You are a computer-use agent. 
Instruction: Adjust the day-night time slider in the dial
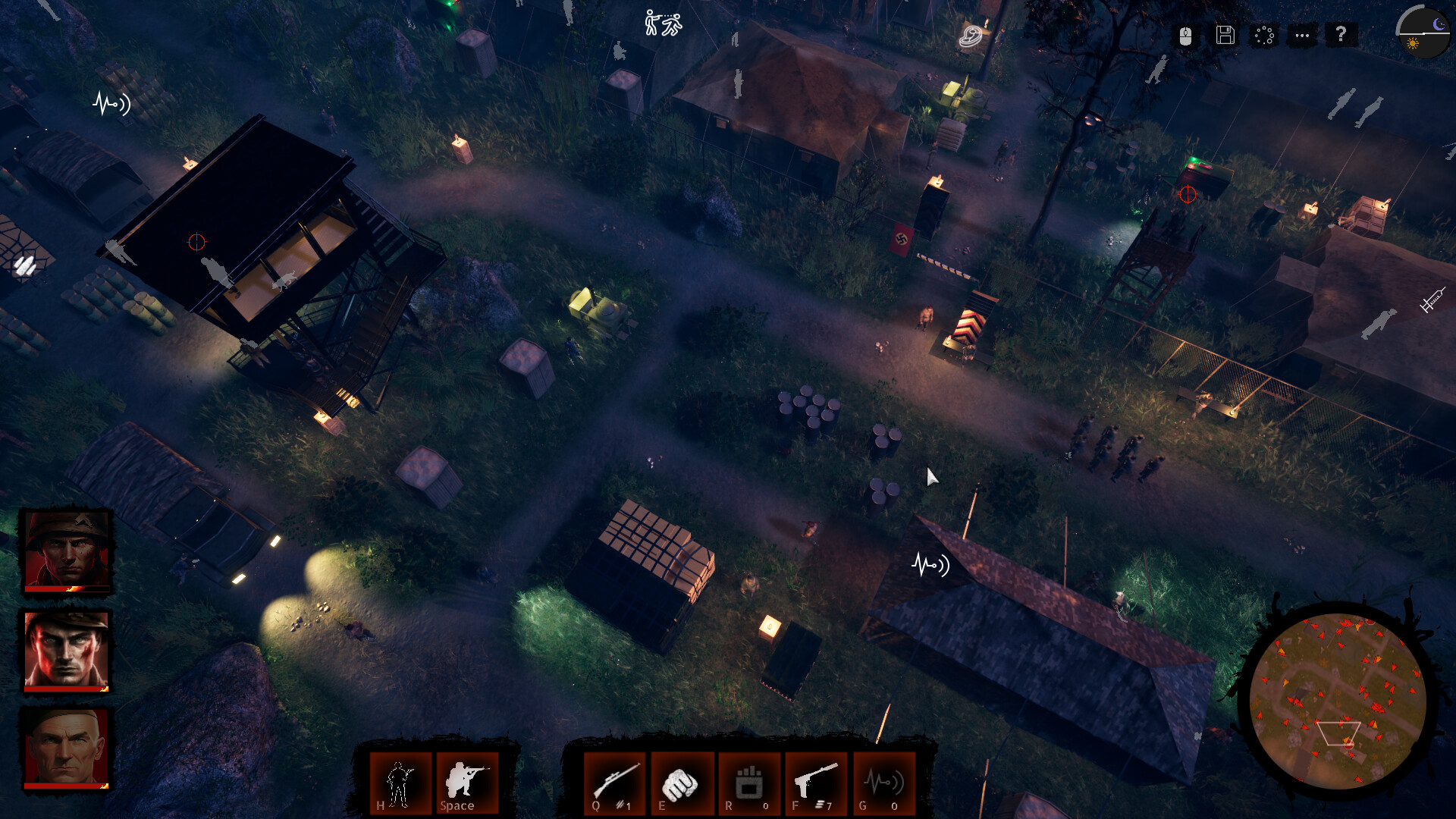(x=1423, y=34)
